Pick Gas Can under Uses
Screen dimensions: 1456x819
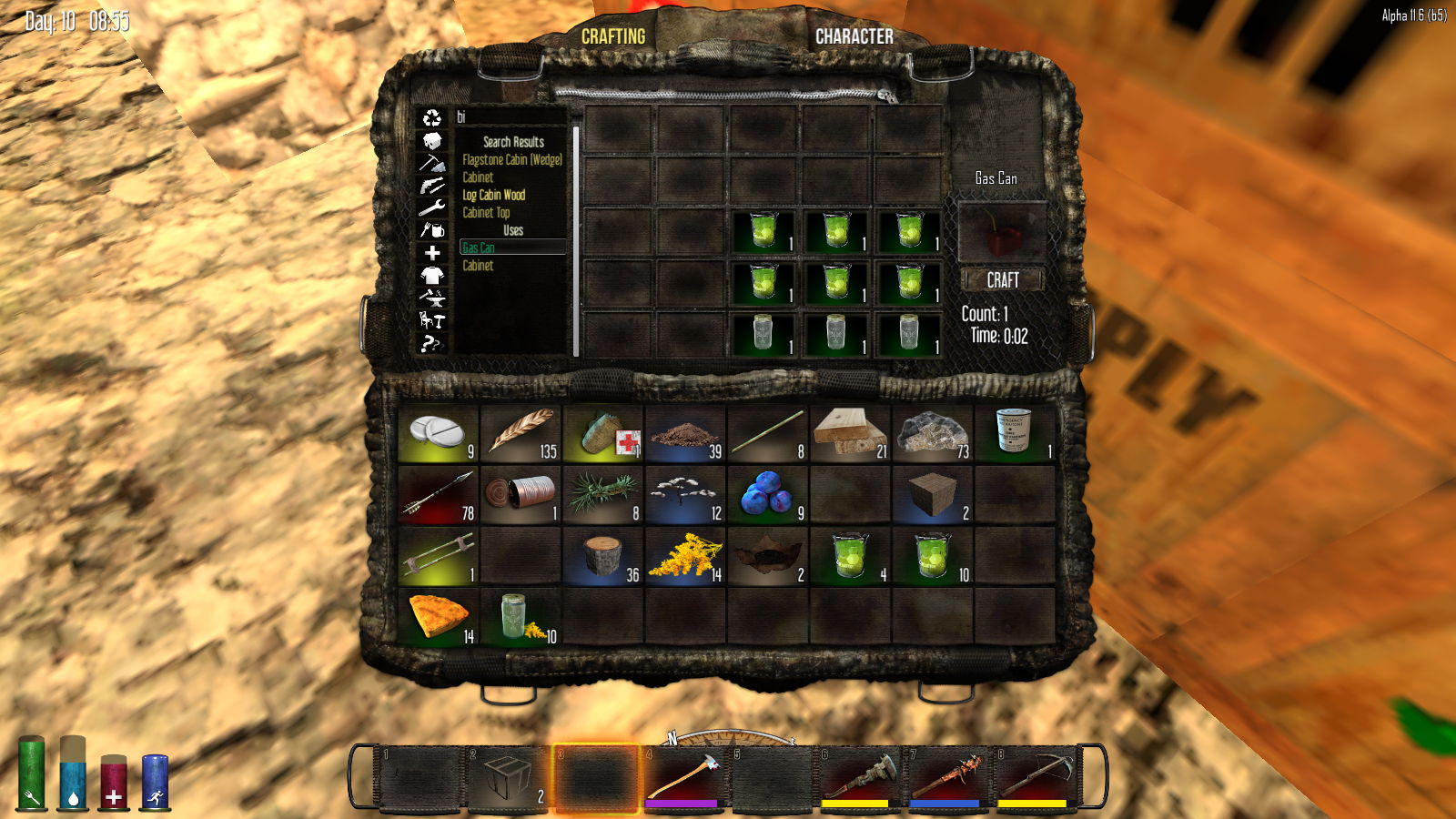pyautogui.click(x=479, y=248)
